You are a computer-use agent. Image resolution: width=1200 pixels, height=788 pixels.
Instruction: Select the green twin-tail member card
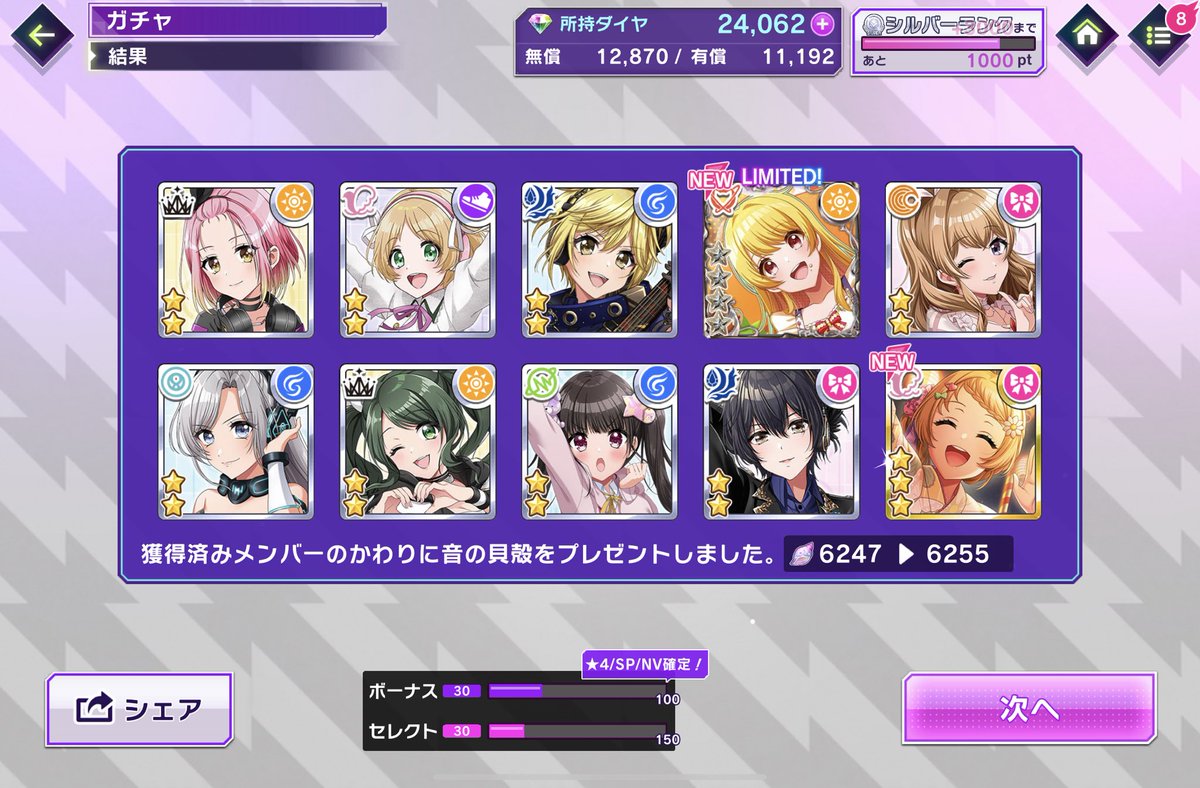tap(418, 441)
